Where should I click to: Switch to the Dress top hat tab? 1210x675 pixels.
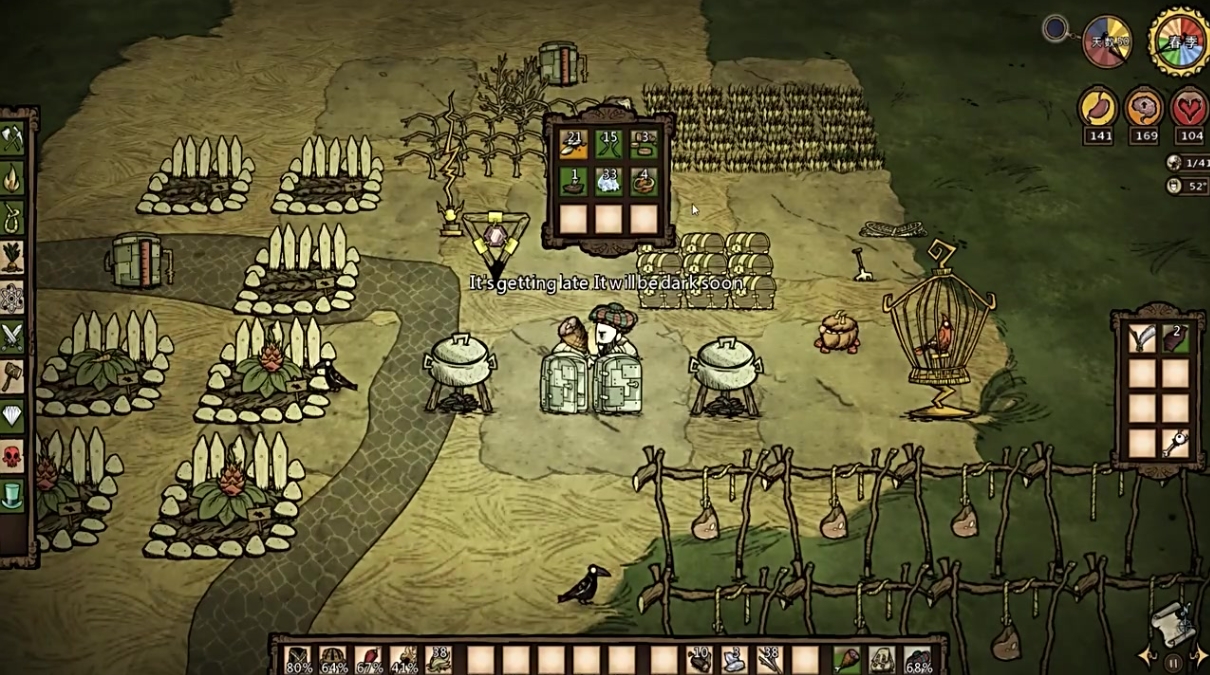(x=13, y=495)
